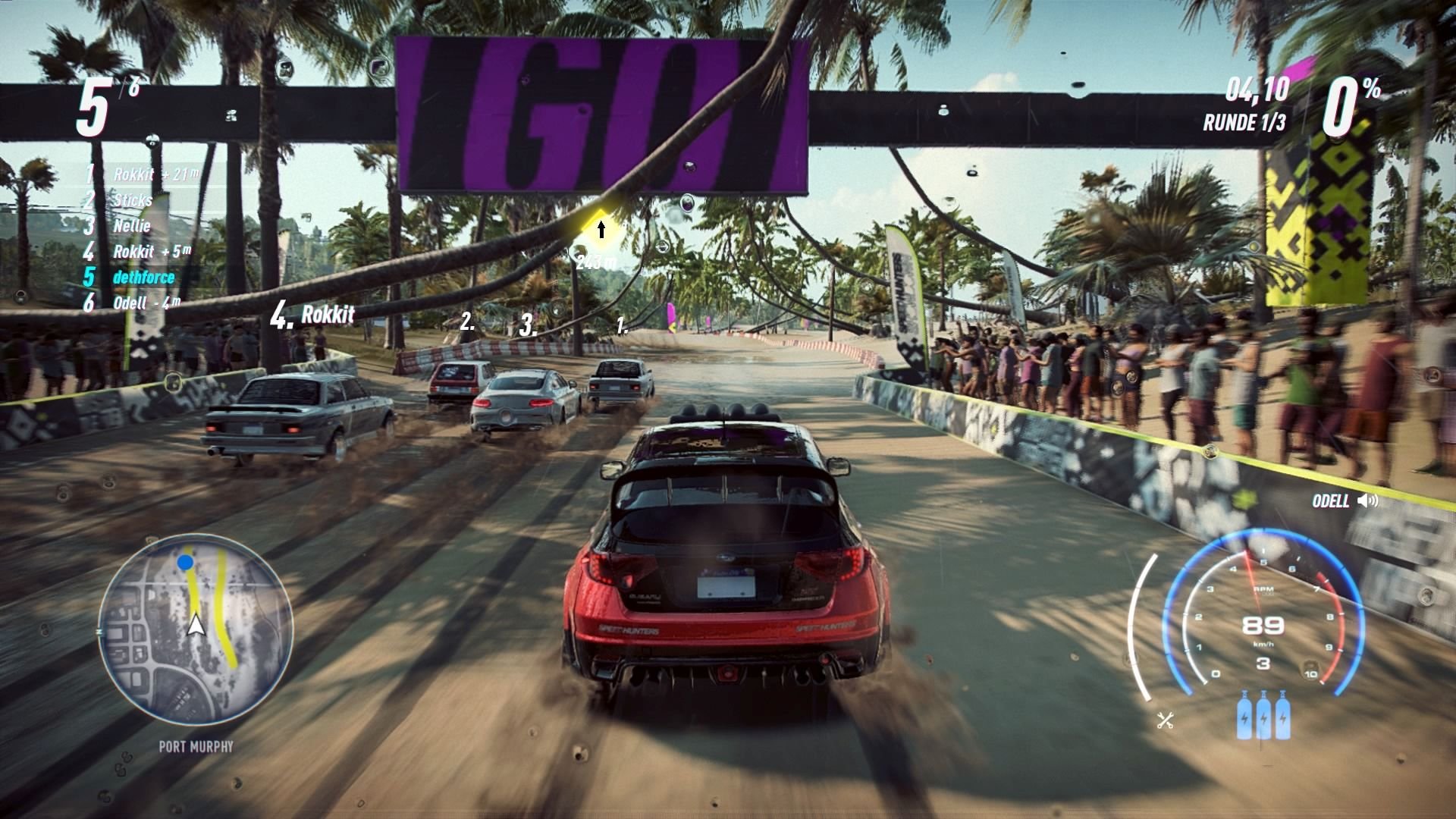Click the player arrow on the minimap

196,624
